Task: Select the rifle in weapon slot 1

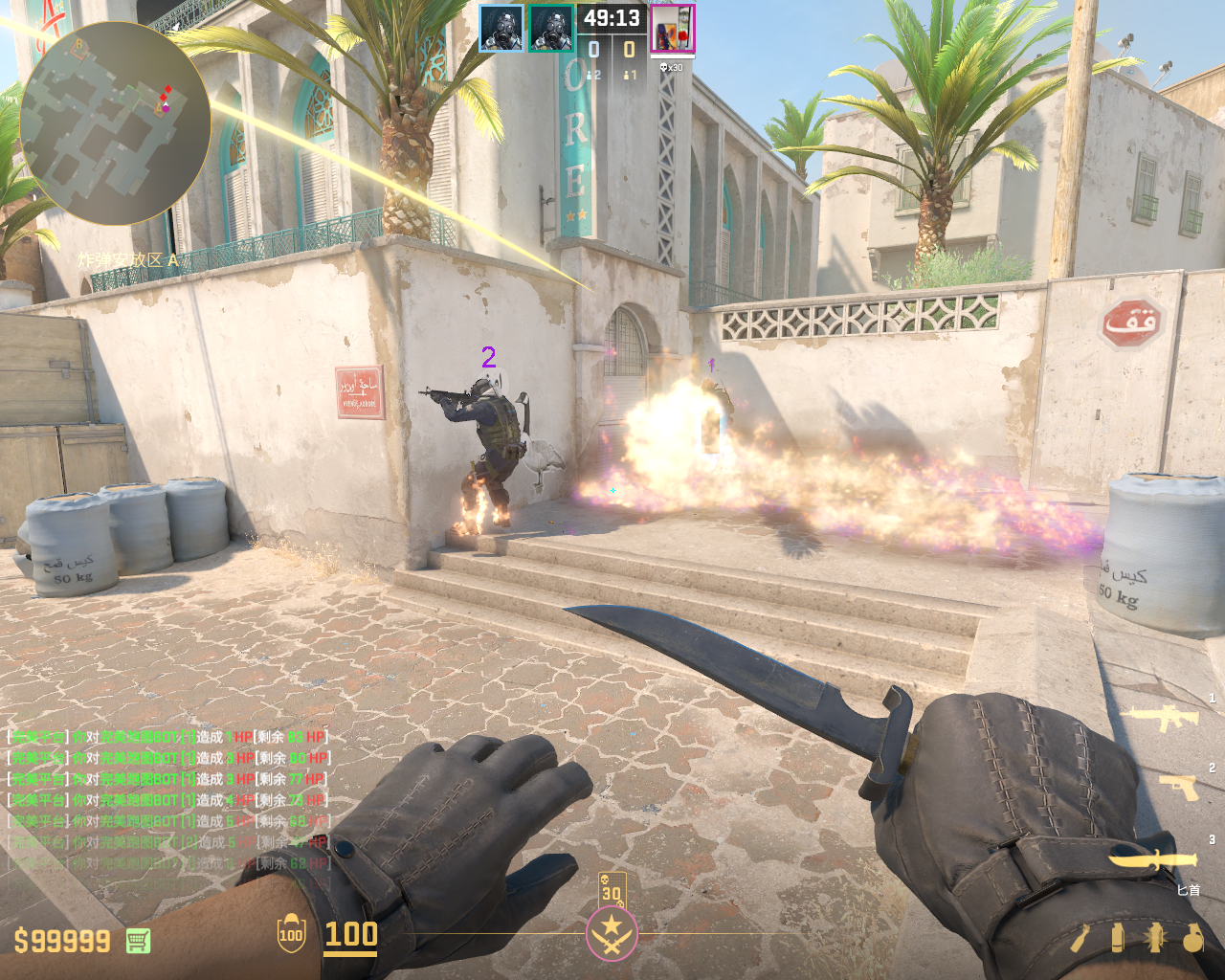Action: point(1164,717)
